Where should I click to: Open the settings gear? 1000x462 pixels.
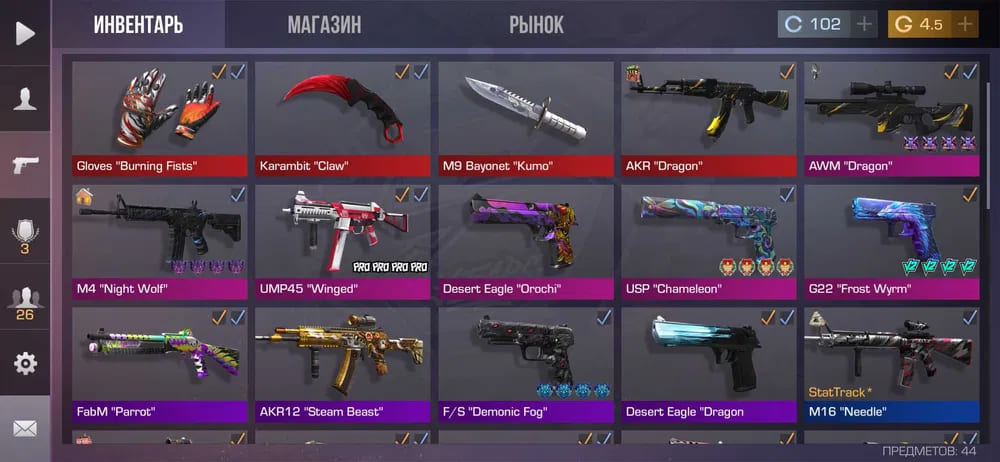(x=25, y=362)
